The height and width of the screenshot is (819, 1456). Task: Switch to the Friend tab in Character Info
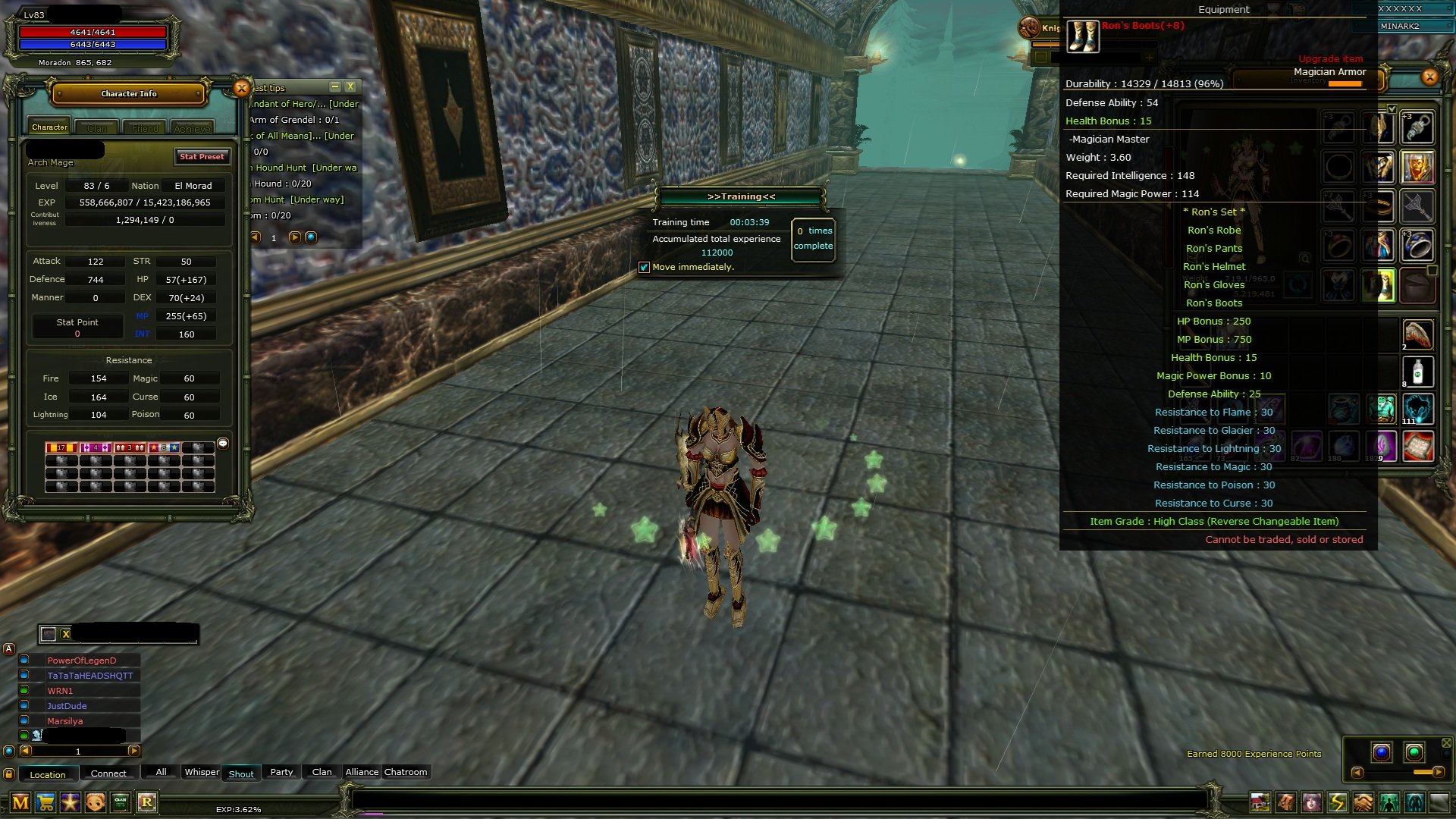point(144,127)
